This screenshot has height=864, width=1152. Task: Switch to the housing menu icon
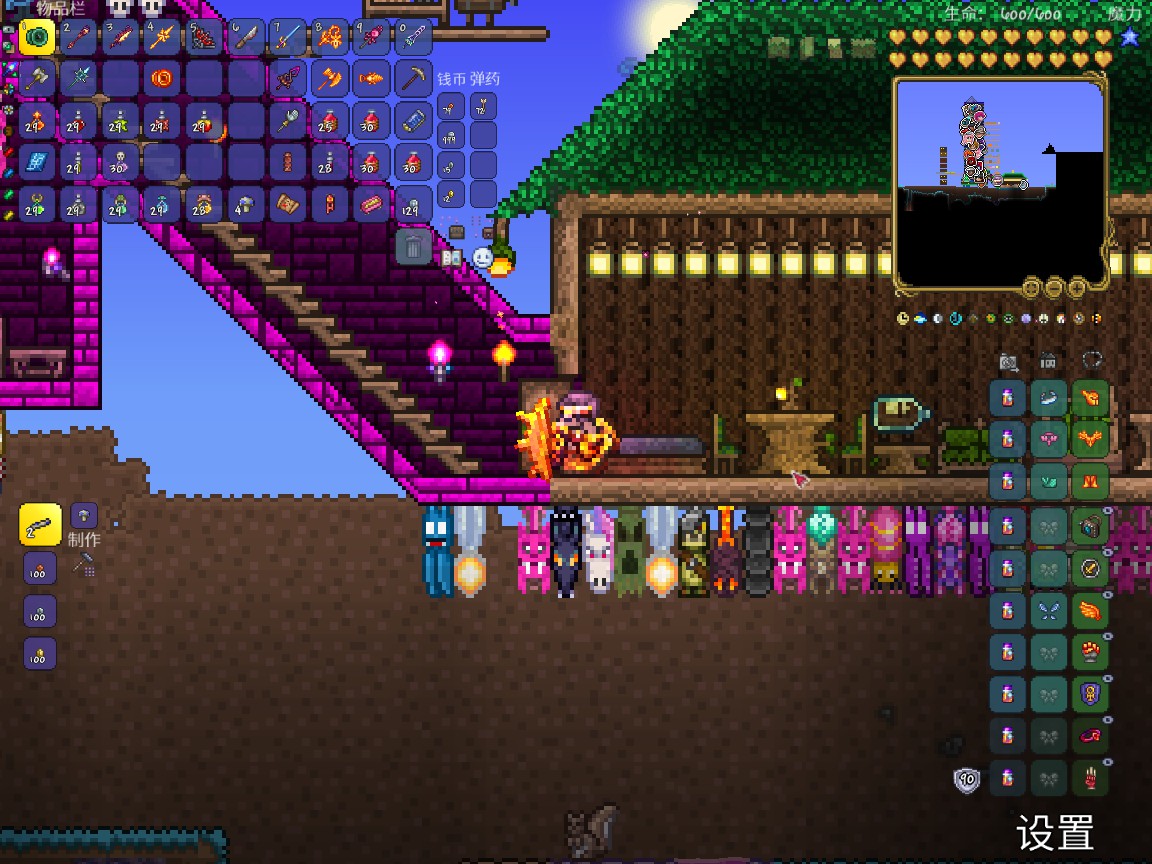[x=1049, y=362]
